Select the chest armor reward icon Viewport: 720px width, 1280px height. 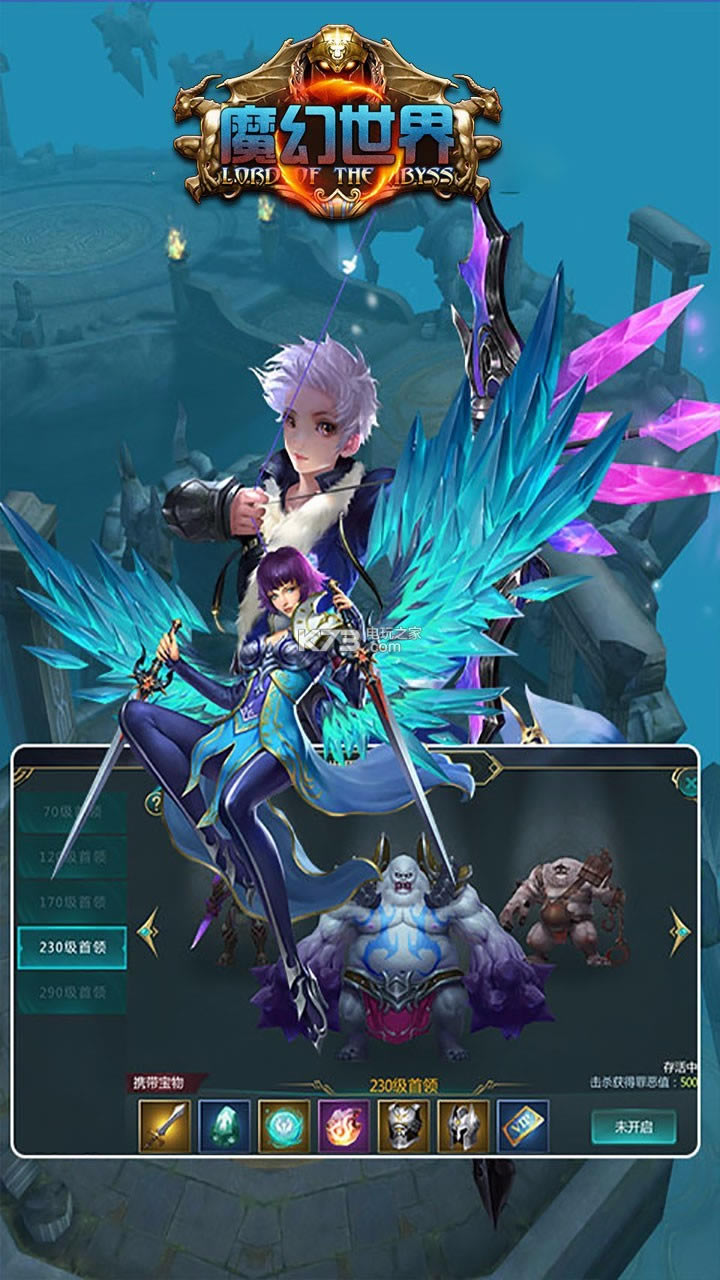click(403, 1126)
